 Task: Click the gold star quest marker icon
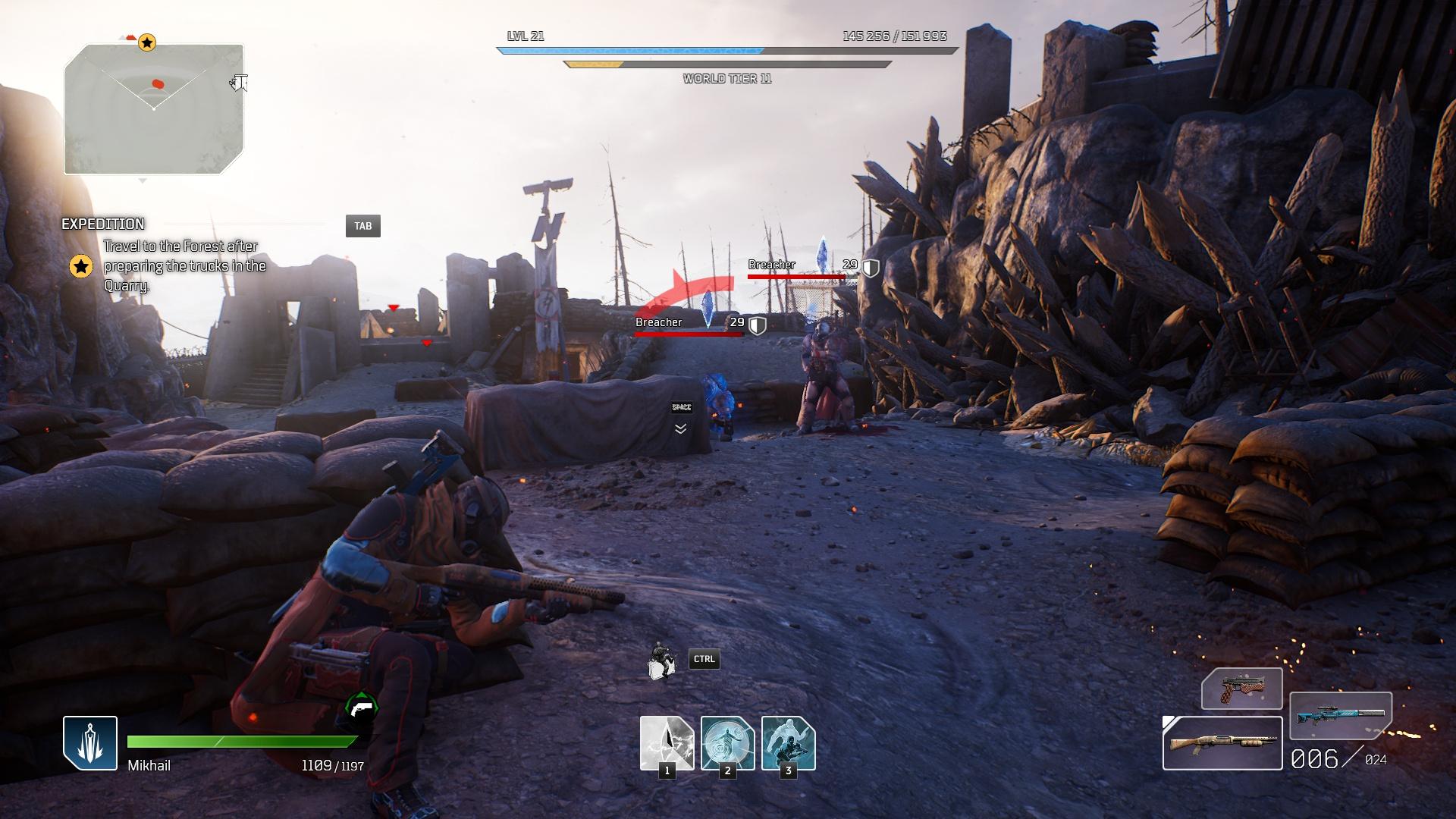pyautogui.click(x=81, y=266)
